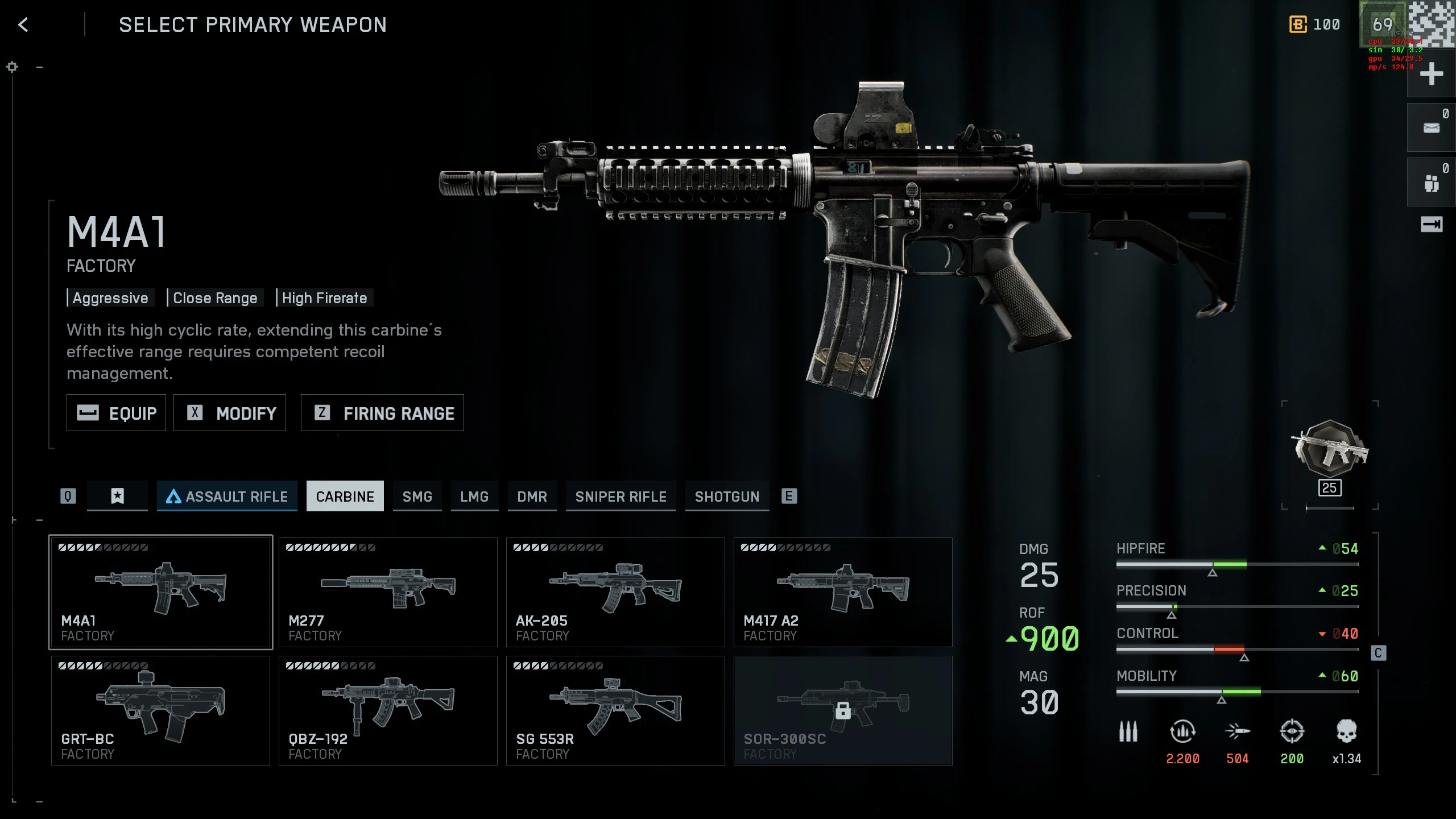1456x819 pixels.
Task: Choose the M277 Factory carbine
Action: [x=388, y=592]
